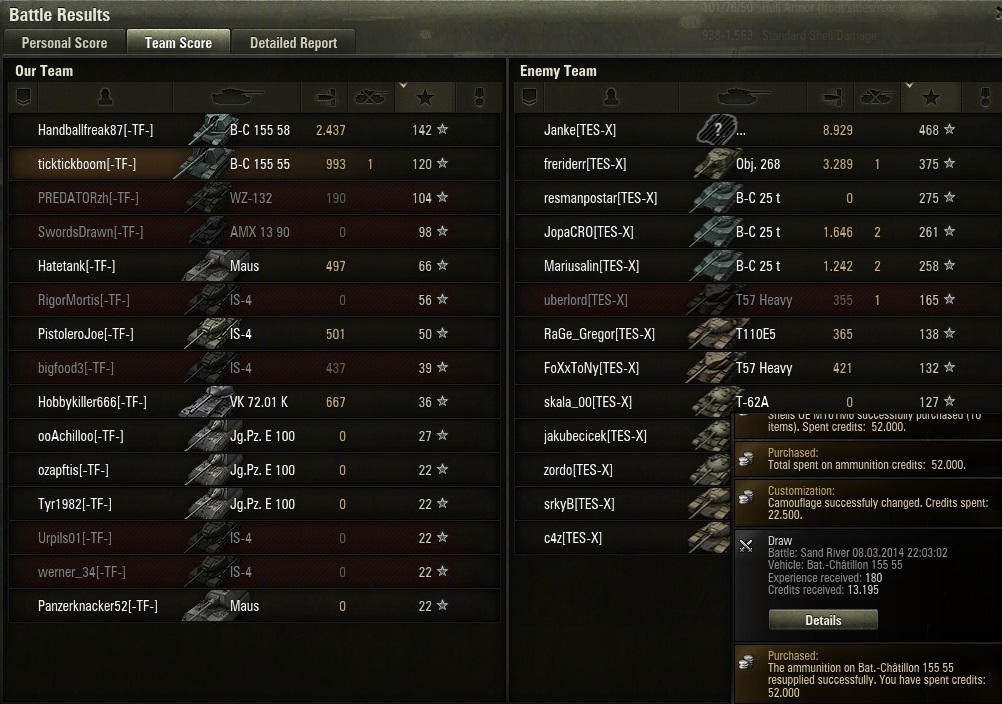Sort Our Team by player name column

click(105, 97)
